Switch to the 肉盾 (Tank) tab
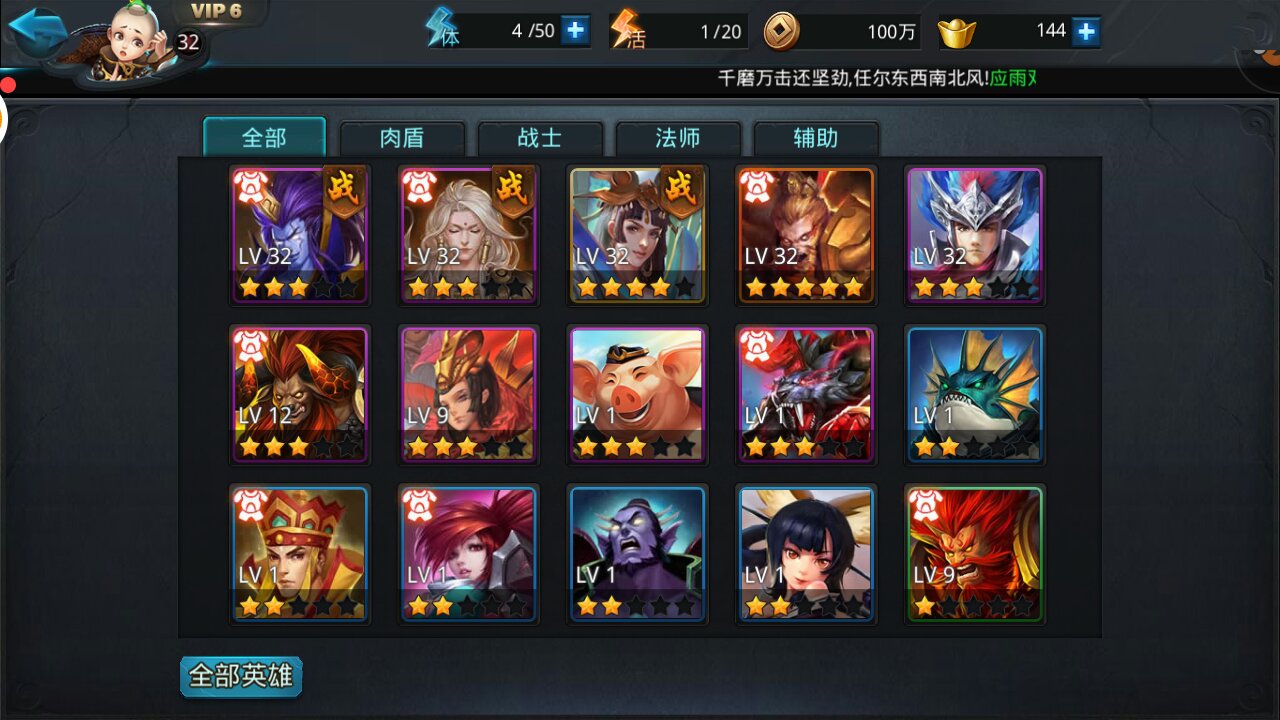Image resolution: width=1280 pixels, height=720 pixels. coord(402,138)
